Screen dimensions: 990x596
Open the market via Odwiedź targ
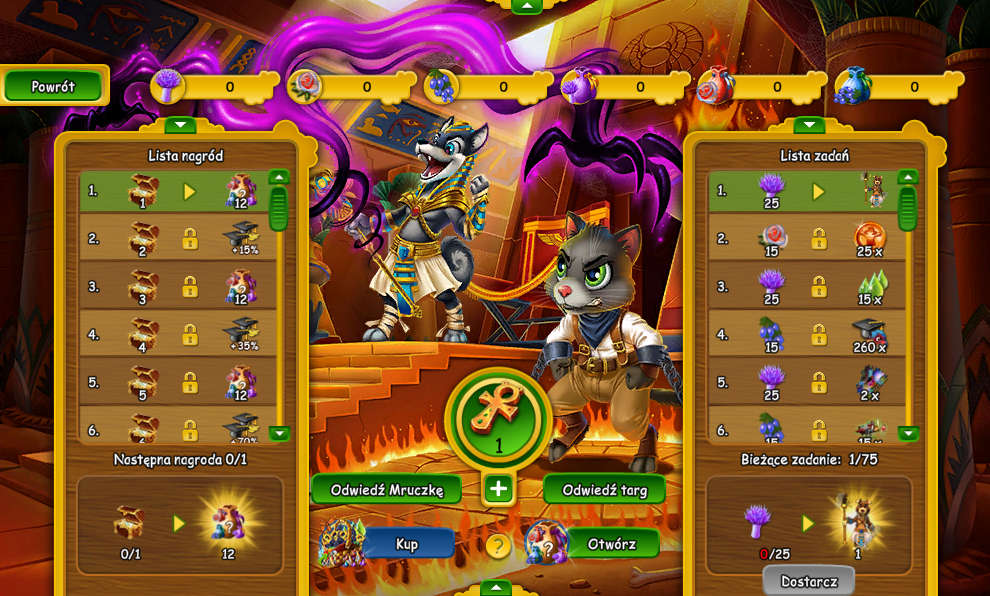604,489
